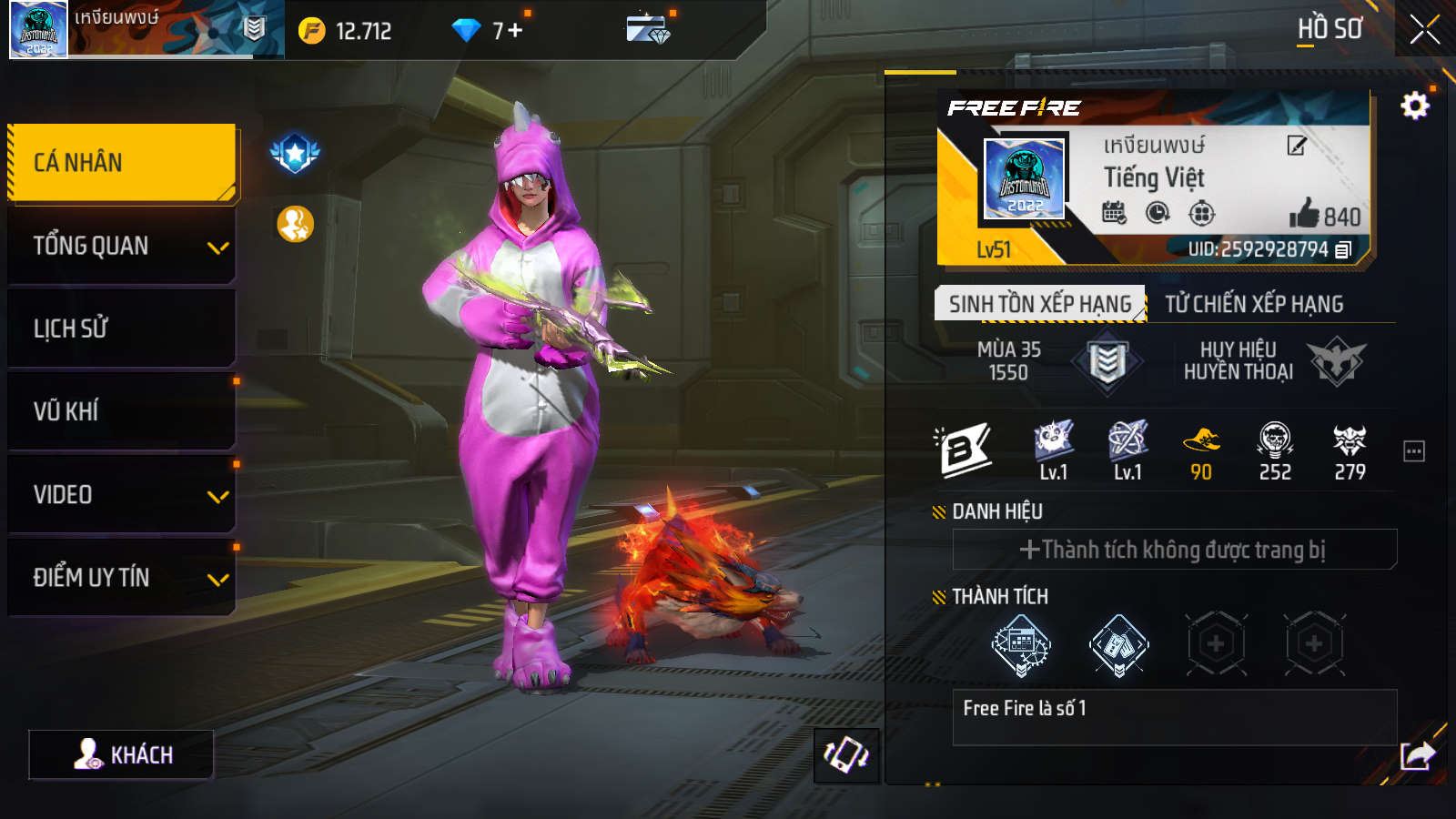1456x819 pixels.
Task: Switch to SINH TỒN XẾP HẠNG tab
Action: click(x=1039, y=304)
